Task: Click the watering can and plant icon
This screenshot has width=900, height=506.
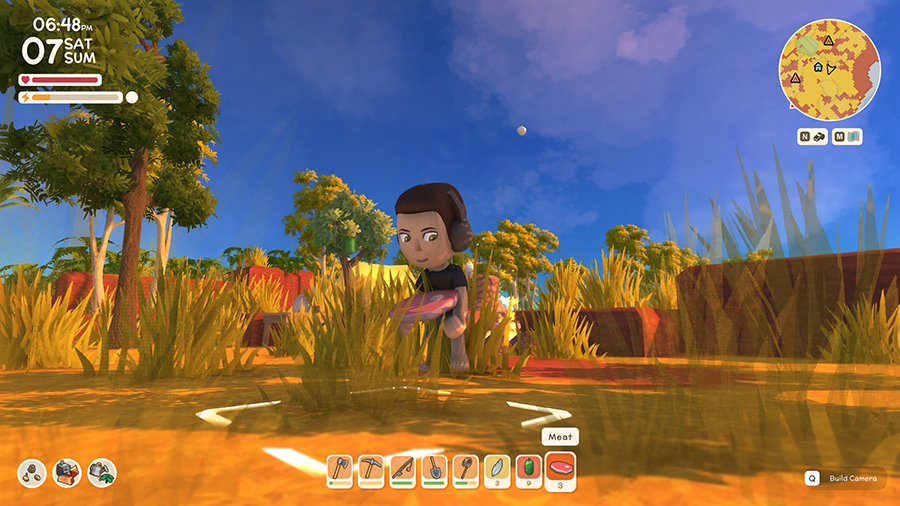Action: pos(102,473)
